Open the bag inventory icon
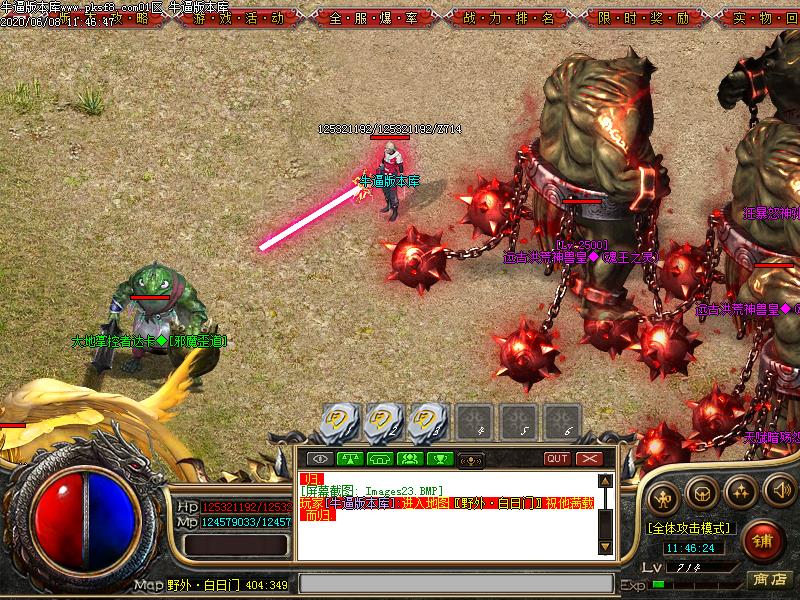 (702, 492)
